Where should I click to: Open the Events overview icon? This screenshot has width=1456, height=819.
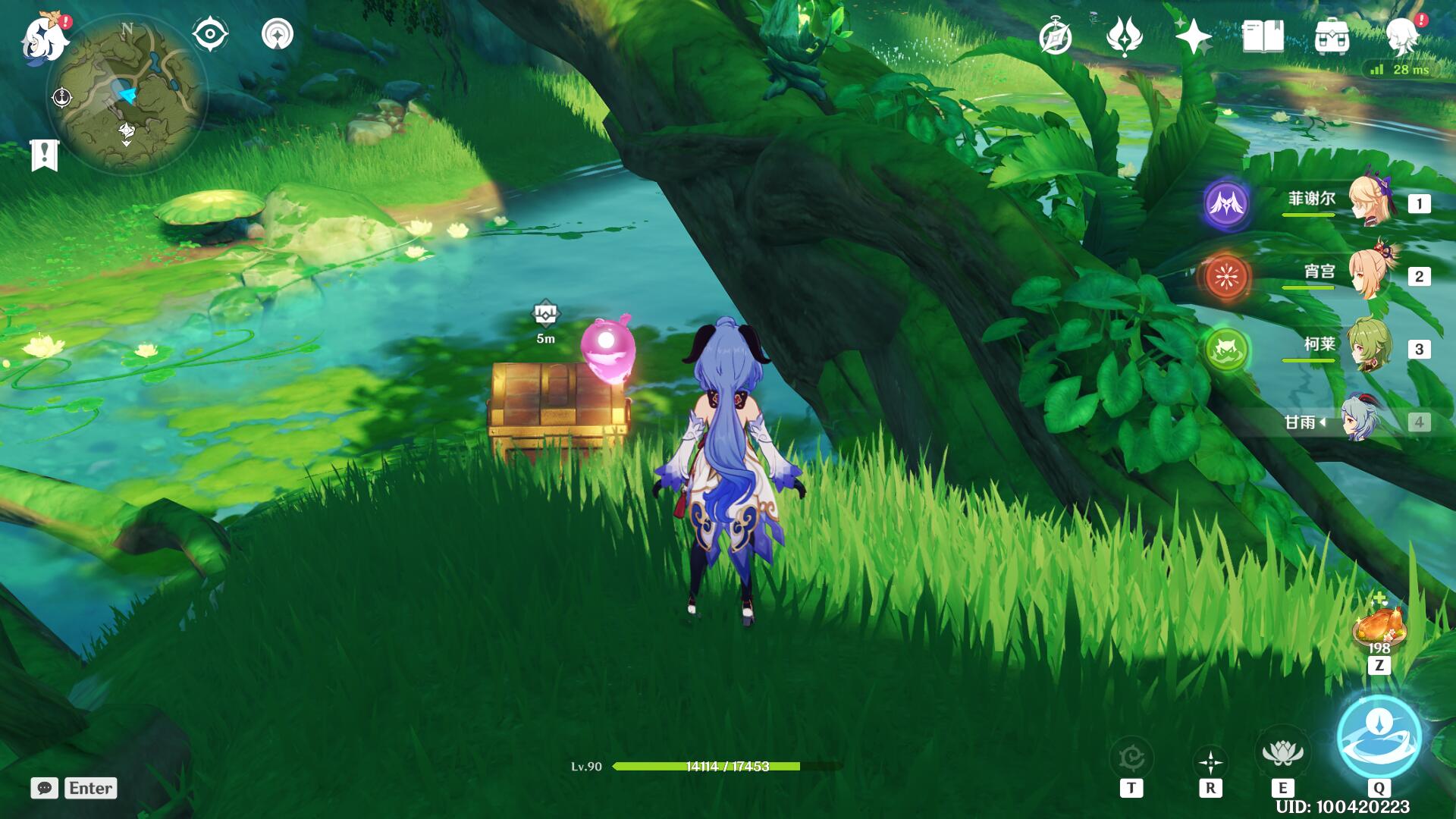click(1126, 34)
